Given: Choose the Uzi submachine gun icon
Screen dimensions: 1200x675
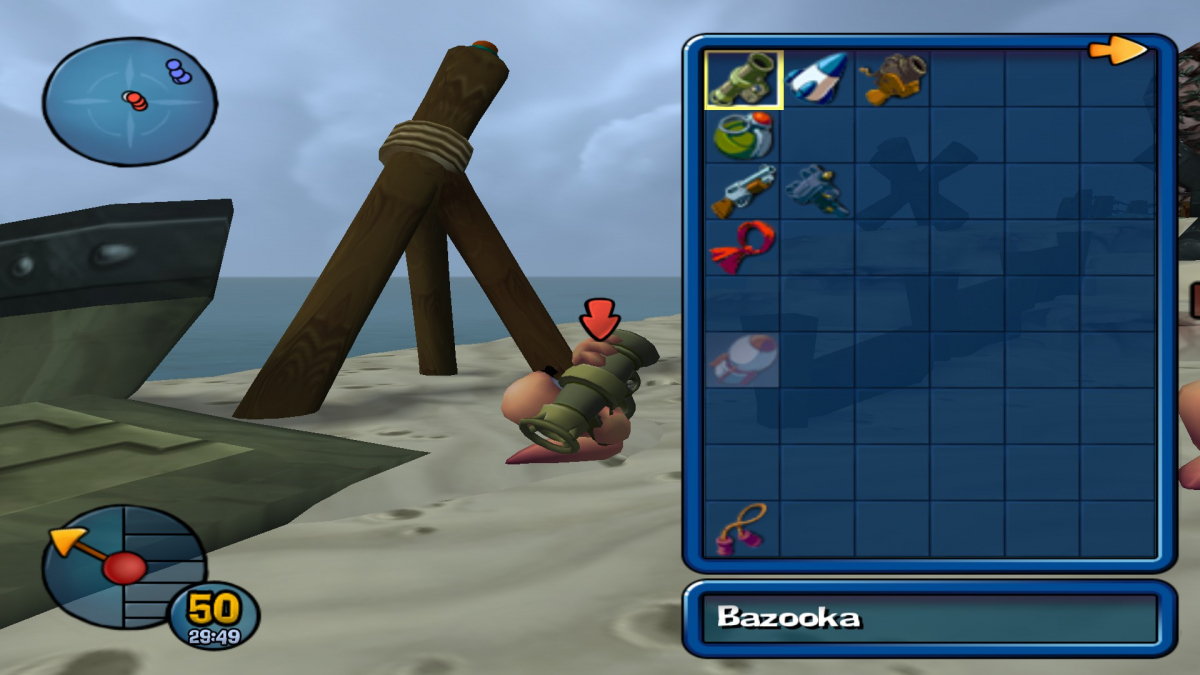Looking at the screenshot, I should pyautogui.click(x=817, y=191).
